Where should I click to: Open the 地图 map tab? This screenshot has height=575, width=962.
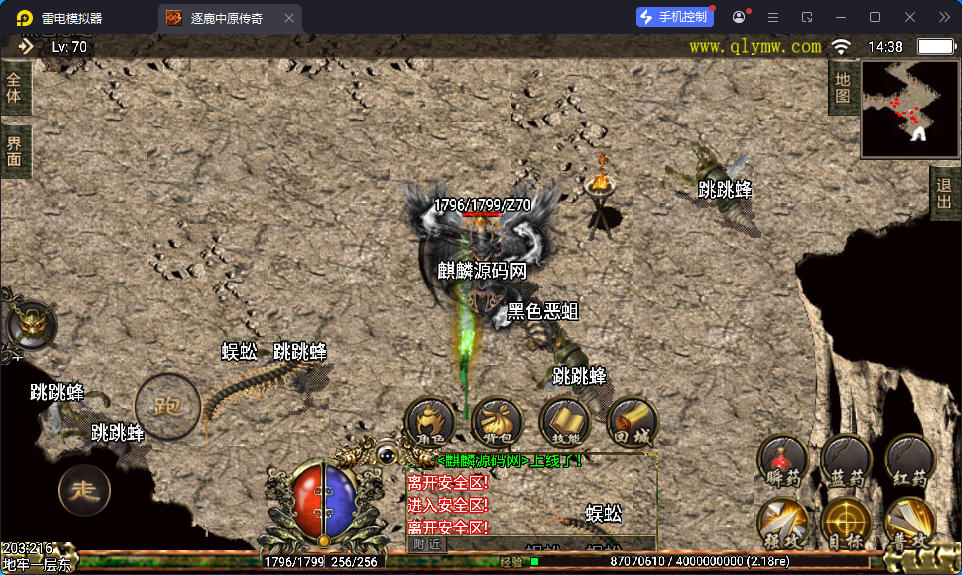point(843,87)
